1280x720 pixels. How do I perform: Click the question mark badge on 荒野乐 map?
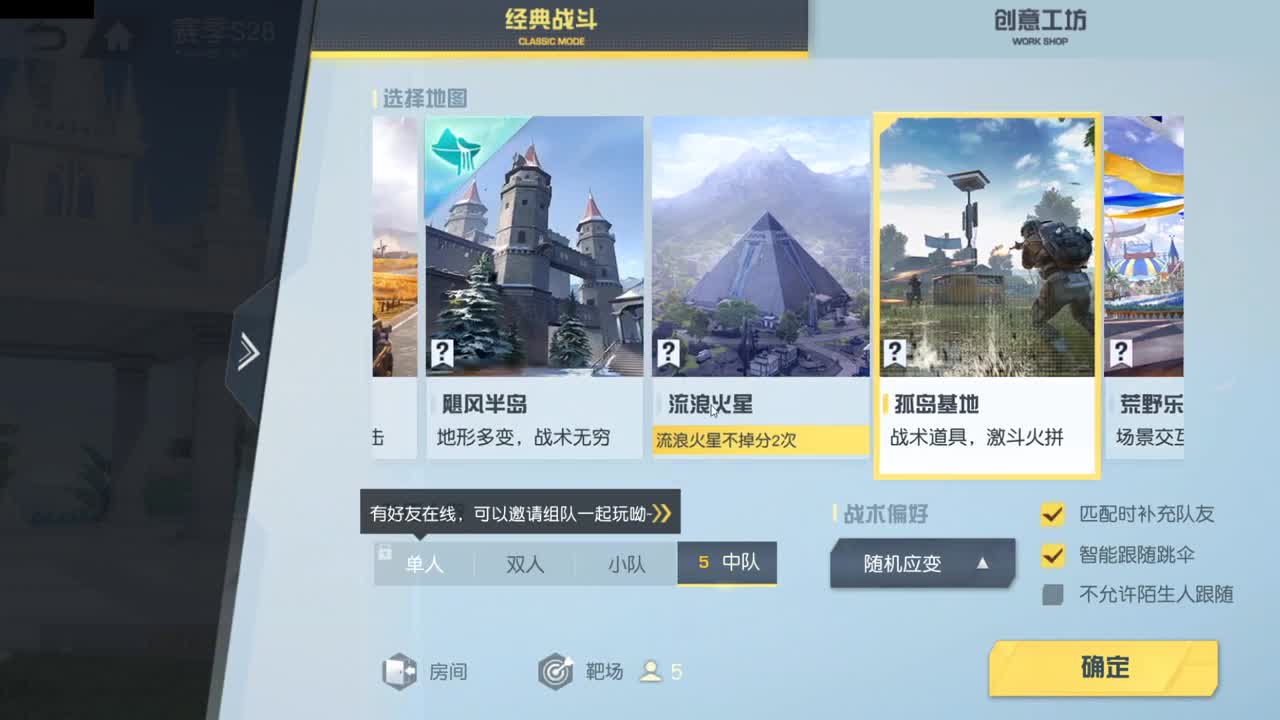[1121, 352]
